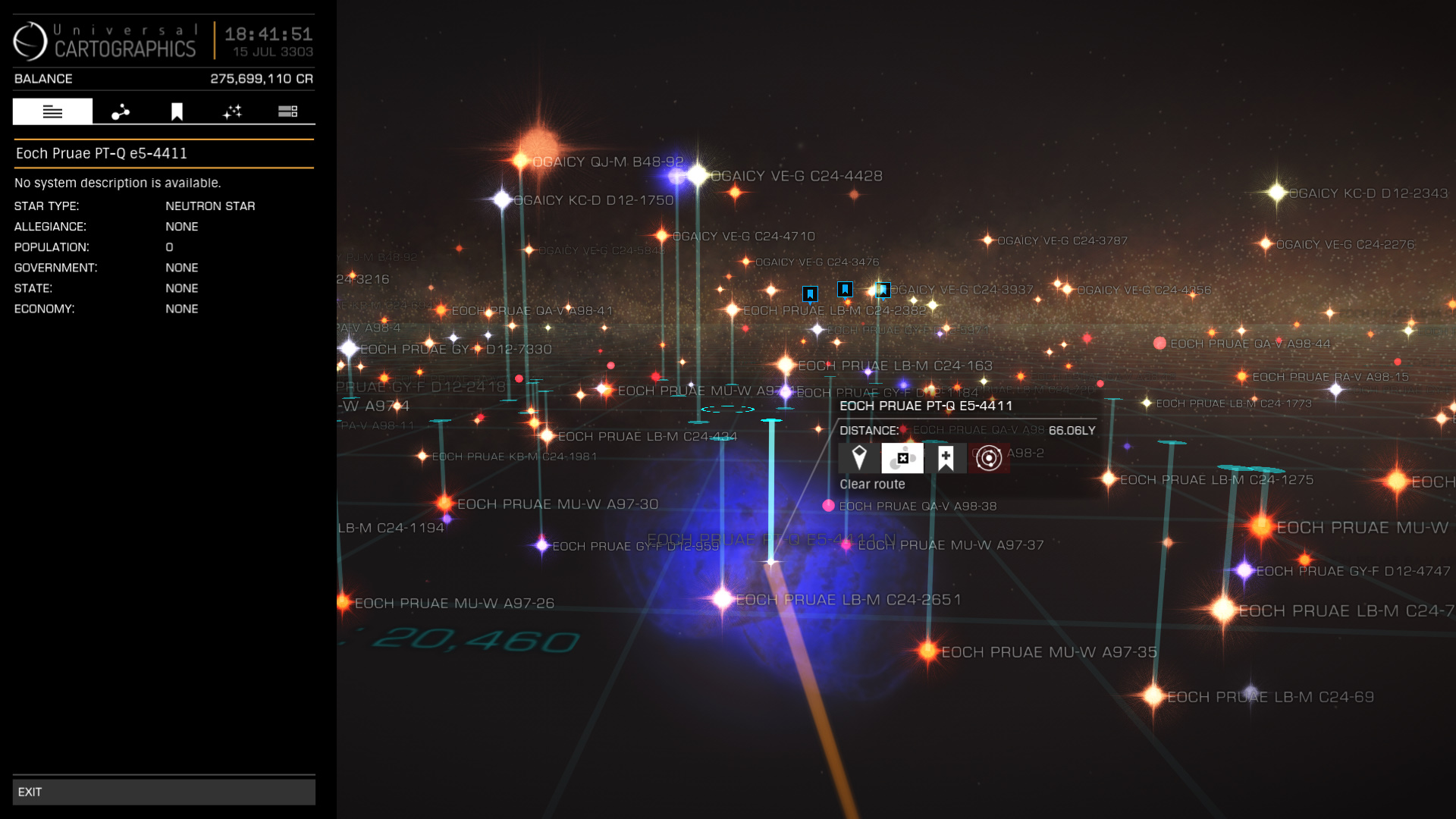Open the bookmarks tab
Screen dimensions: 1456x819
pyautogui.click(x=177, y=111)
